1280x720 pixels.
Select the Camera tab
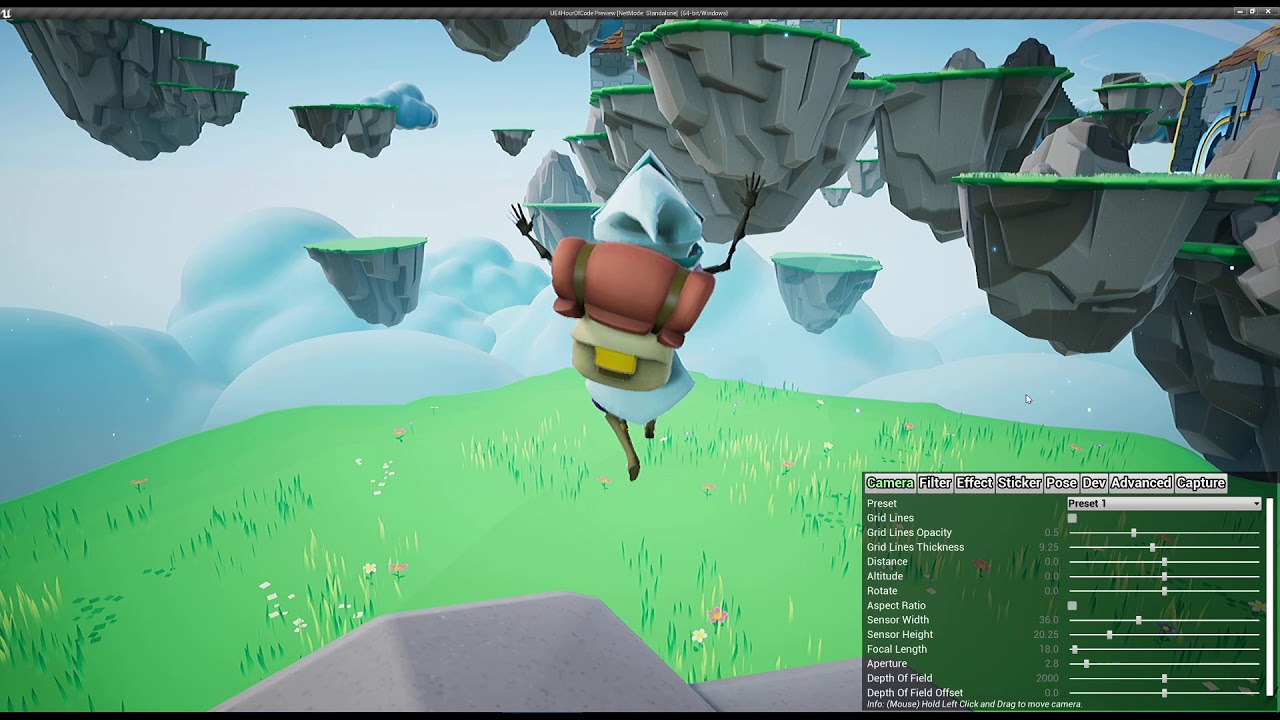(890, 483)
